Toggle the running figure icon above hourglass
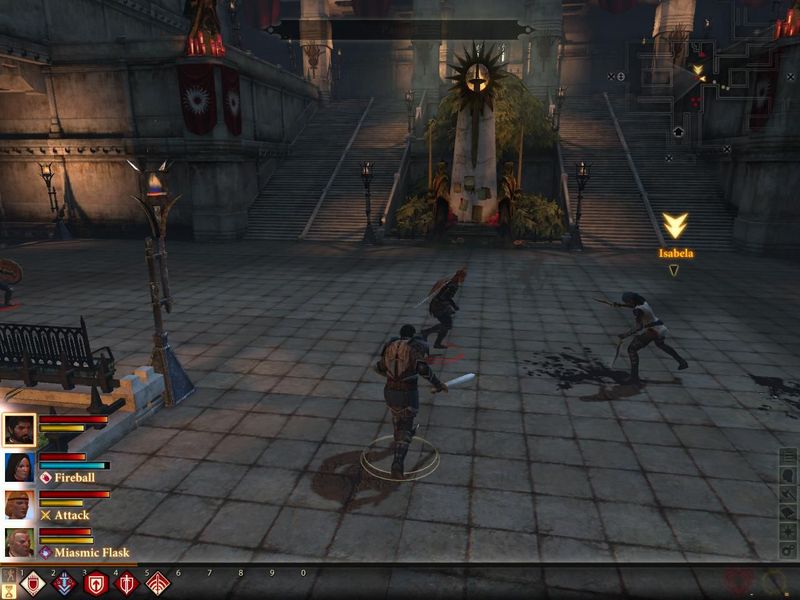Screen dimensions: 800x600 pos(9,574)
